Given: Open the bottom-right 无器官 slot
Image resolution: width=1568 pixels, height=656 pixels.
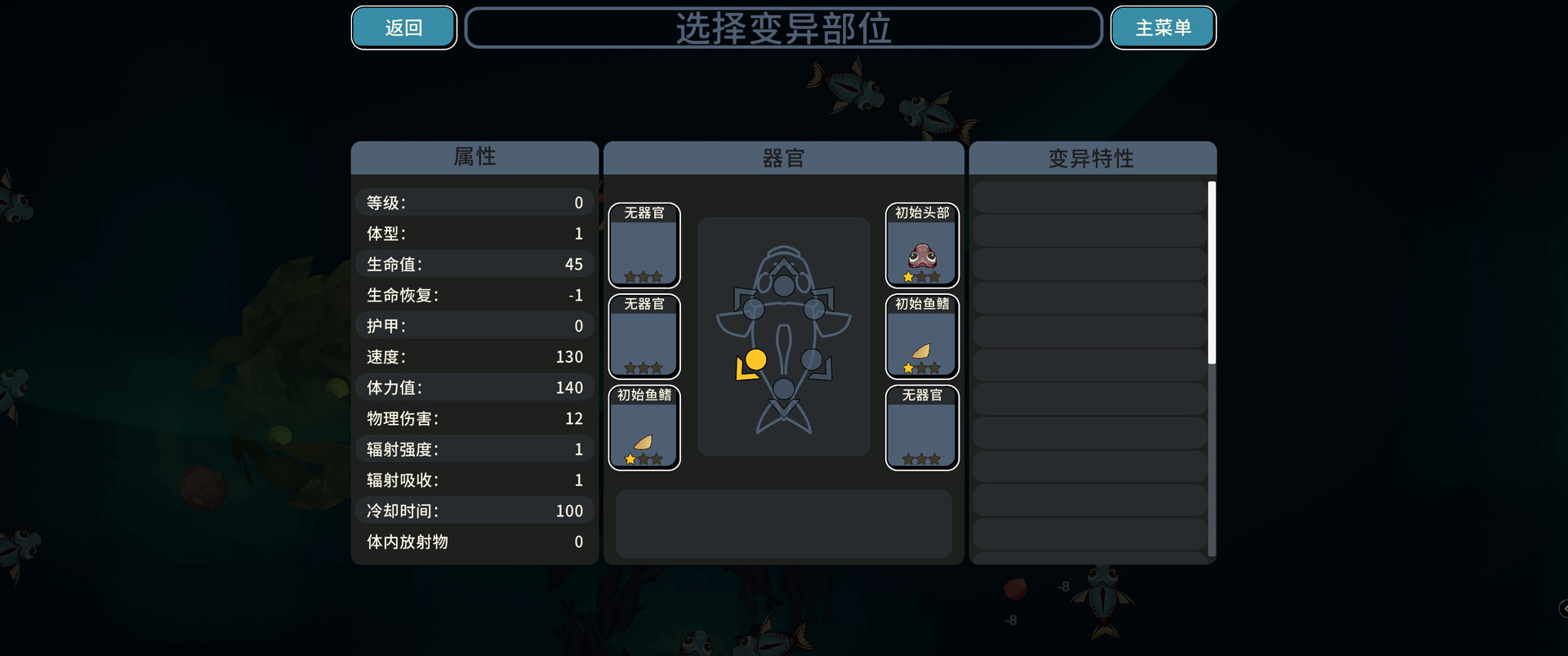Looking at the screenshot, I should click(922, 428).
